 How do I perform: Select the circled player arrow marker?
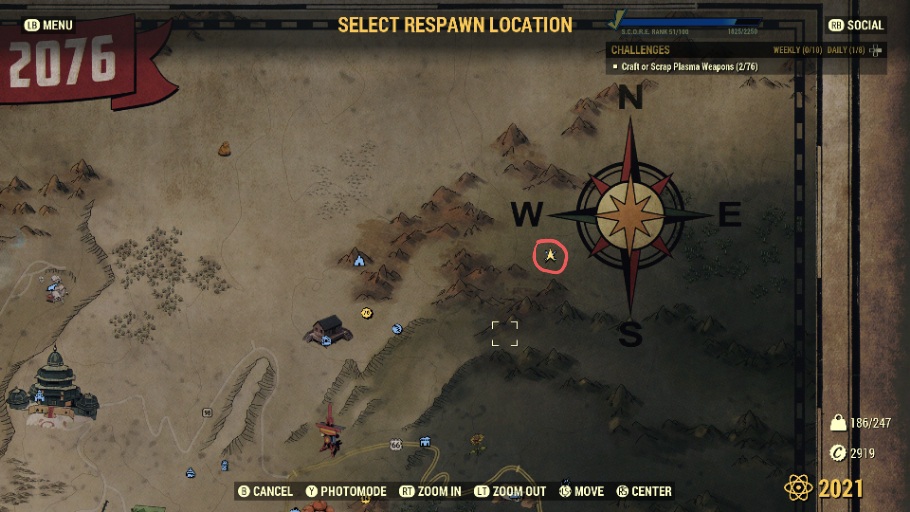[x=550, y=257]
